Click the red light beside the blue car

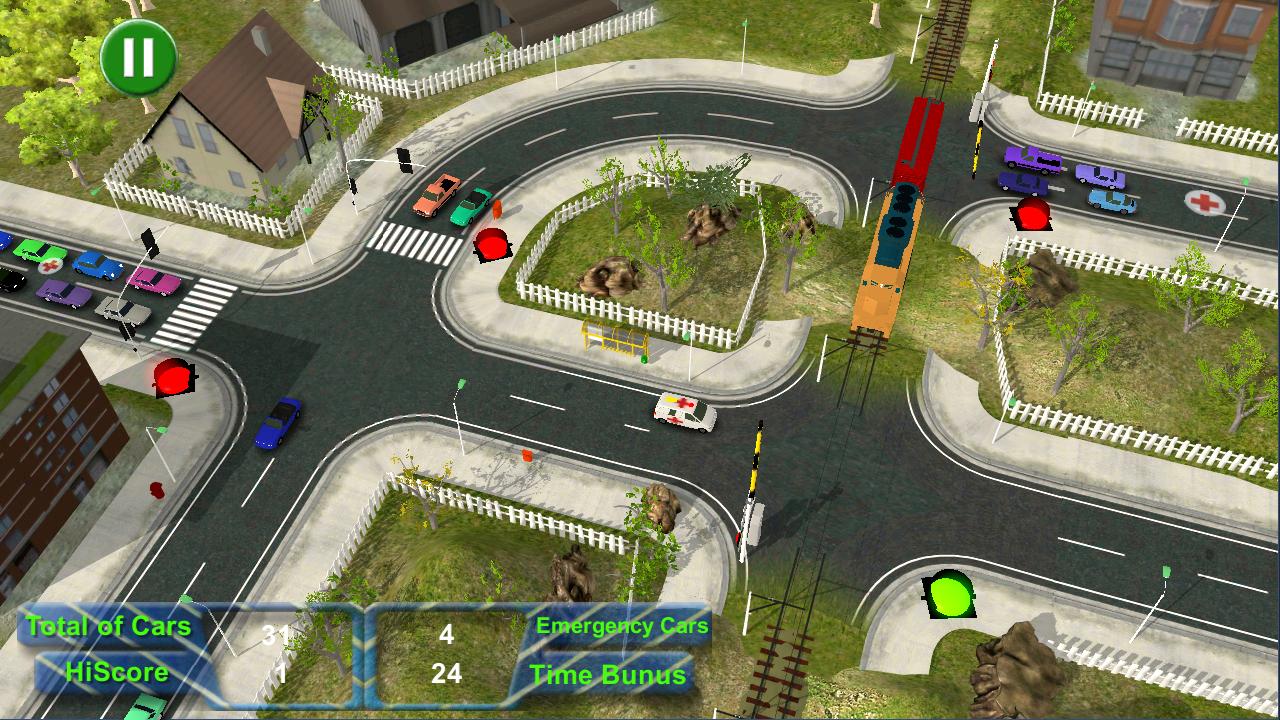click(x=172, y=380)
